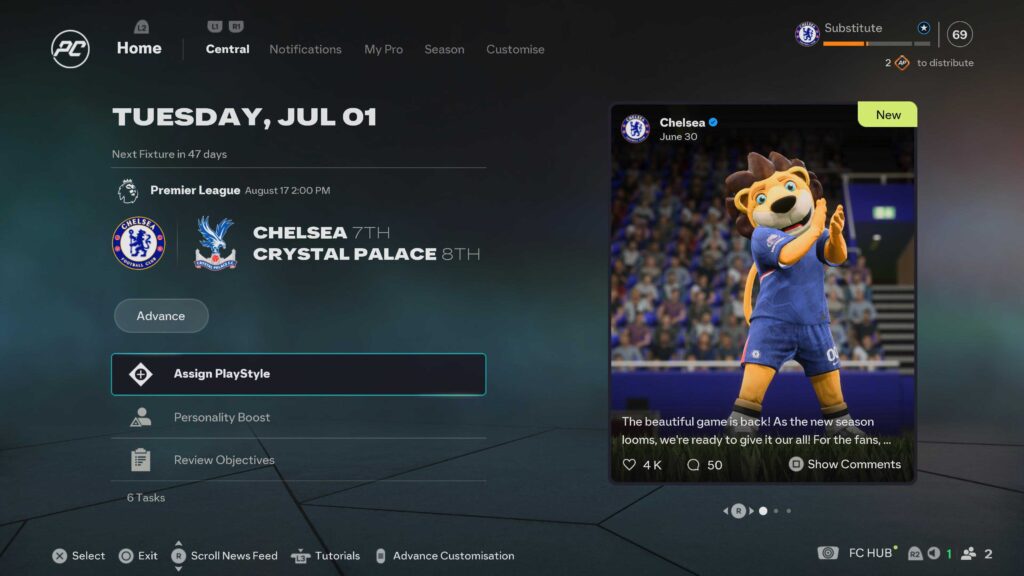Open the Personality Boost task
Screen dimensions: 1024x576
pyautogui.click(x=298, y=417)
